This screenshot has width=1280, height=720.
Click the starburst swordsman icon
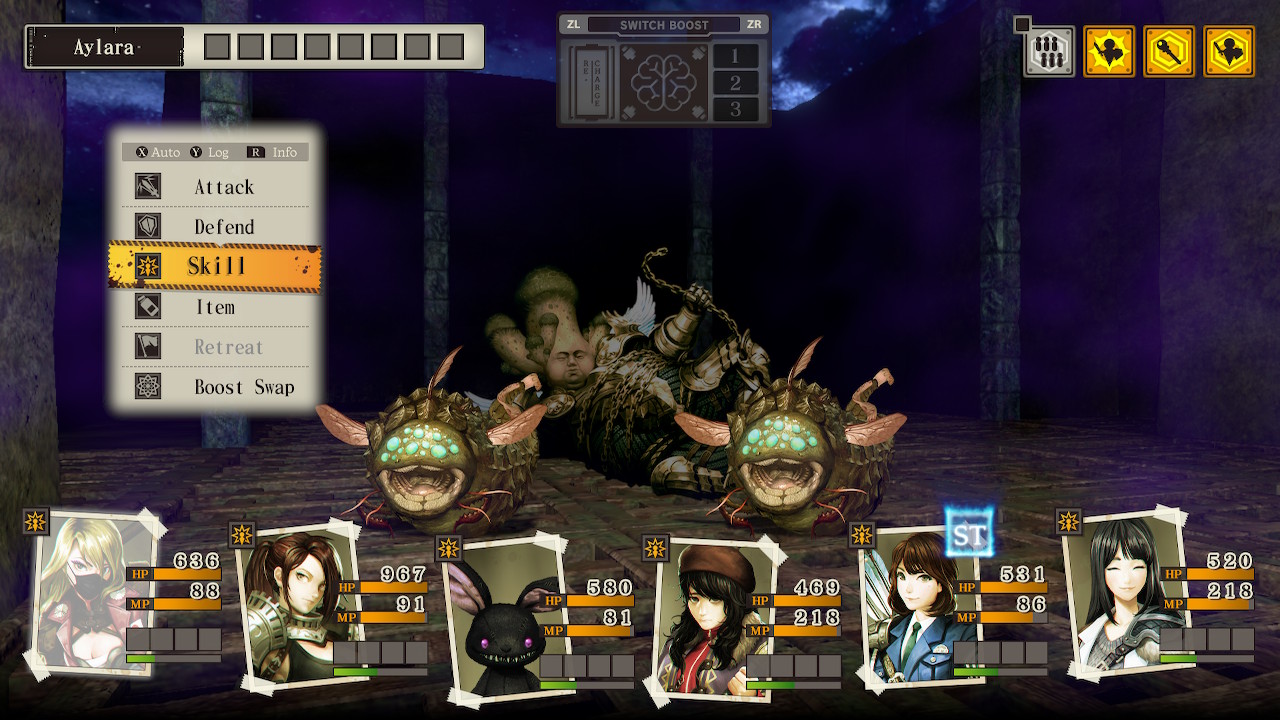click(x=1109, y=52)
